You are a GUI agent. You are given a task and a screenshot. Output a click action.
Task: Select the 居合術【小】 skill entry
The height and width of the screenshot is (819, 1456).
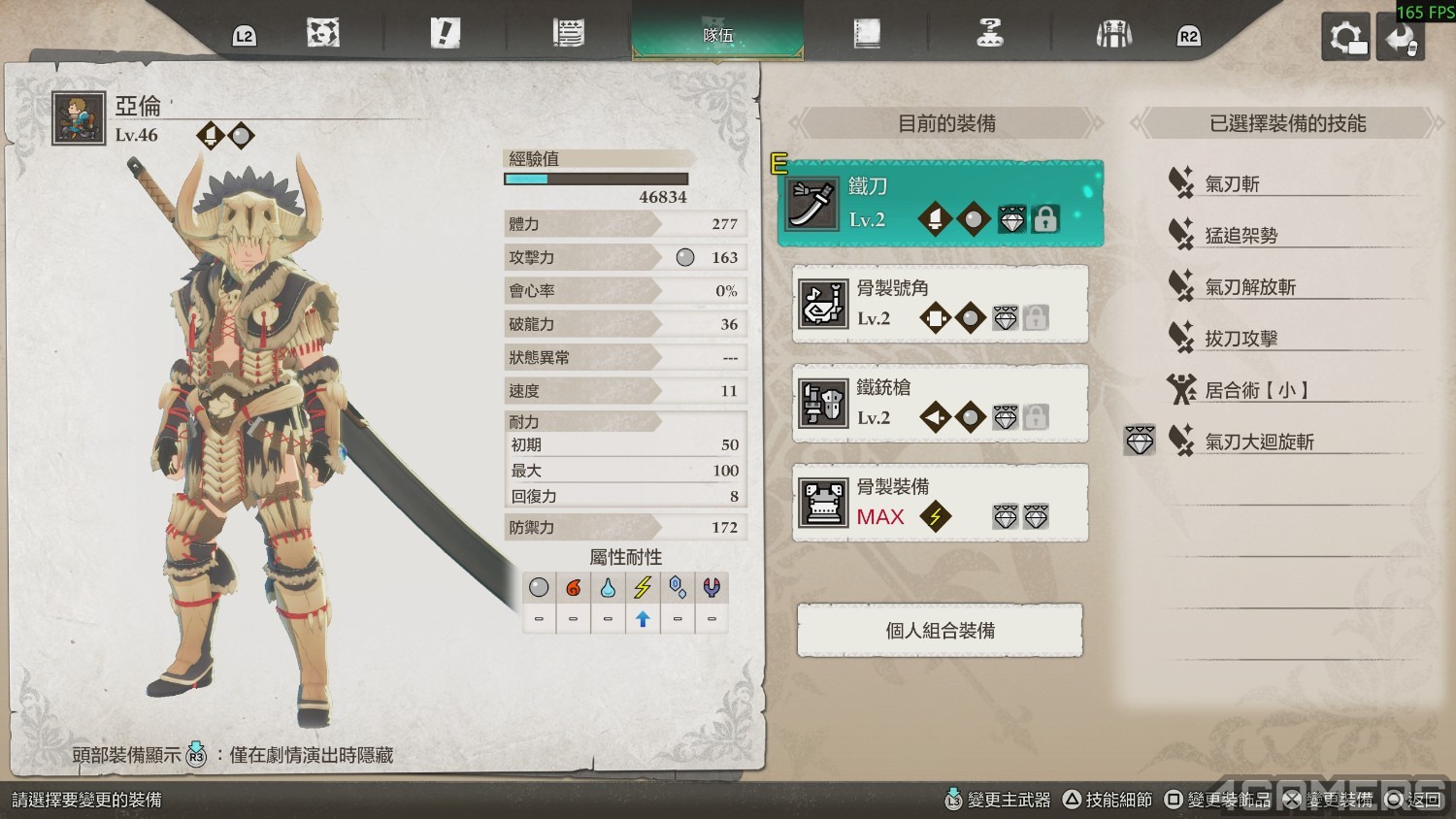tap(1257, 390)
